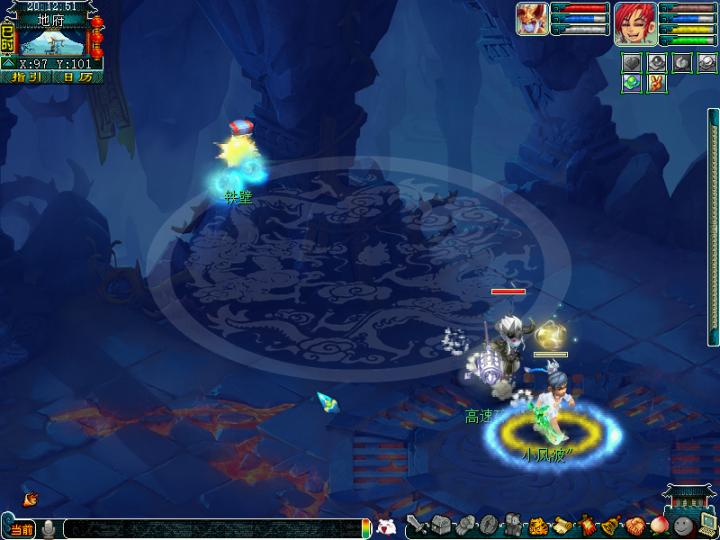Select the sword attack toolbar icon
The height and width of the screenshot is (540, 720).
[x=418, y=525]
